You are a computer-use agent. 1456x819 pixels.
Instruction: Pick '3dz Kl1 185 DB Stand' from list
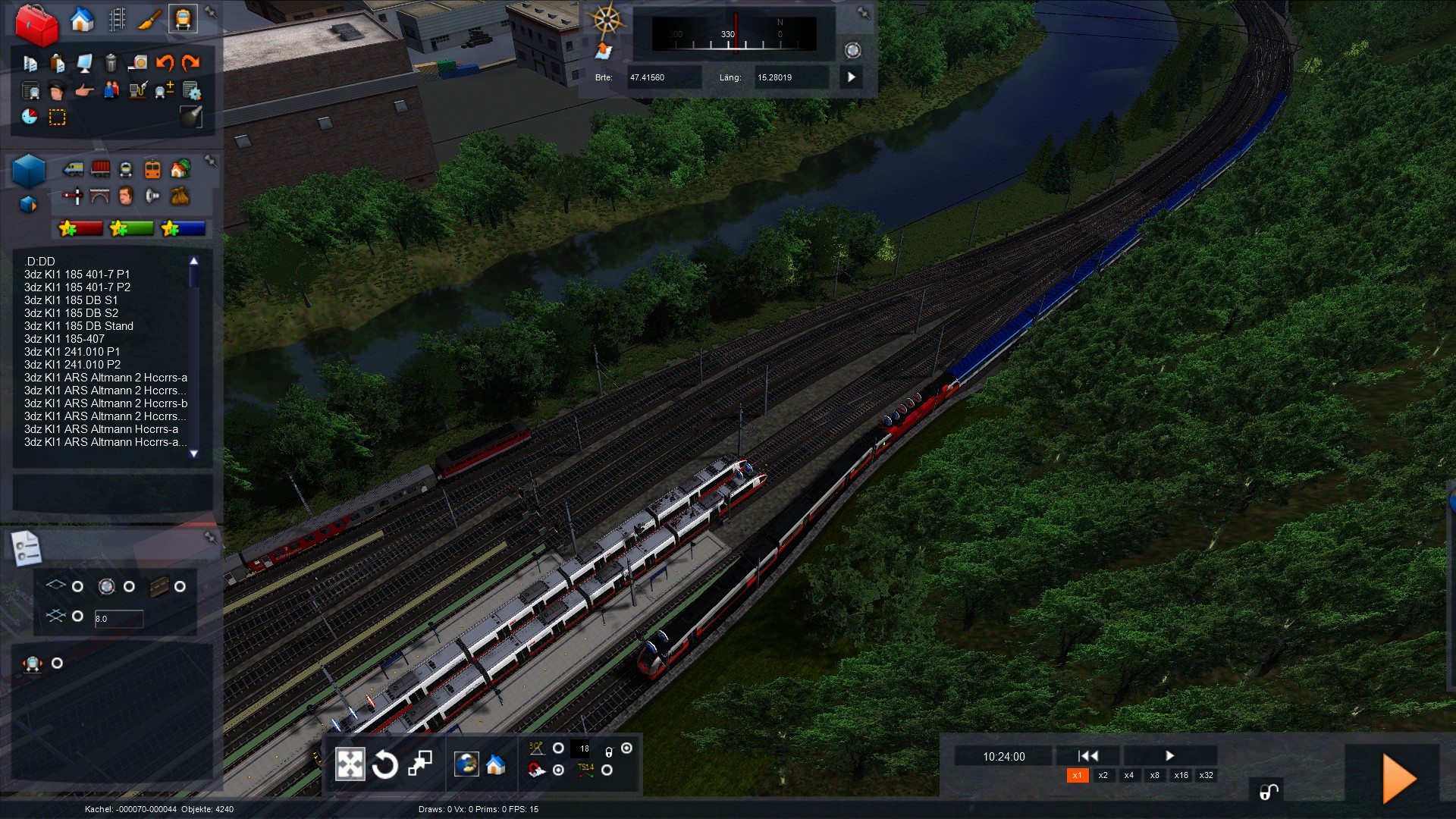pos(78,326)
